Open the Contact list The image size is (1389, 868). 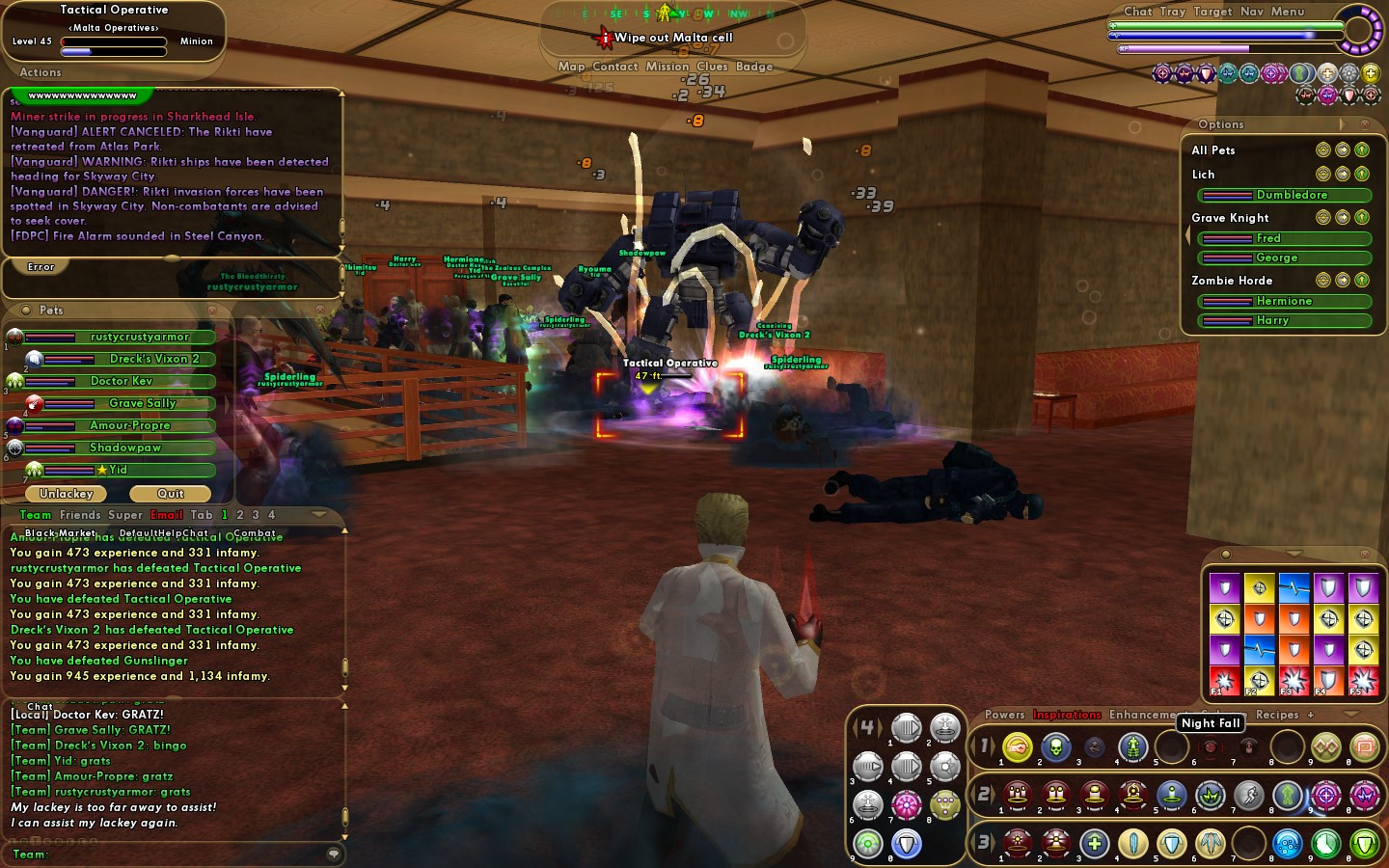pyautogui.click(x=615, y=67)
